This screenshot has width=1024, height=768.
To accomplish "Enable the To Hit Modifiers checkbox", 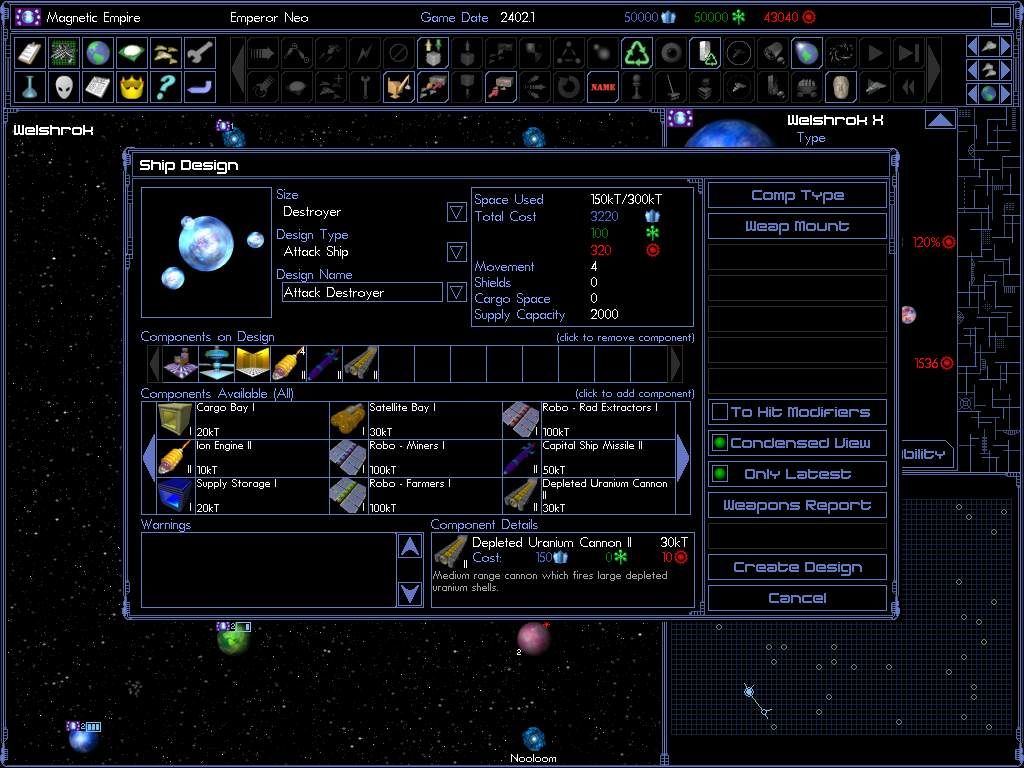I will tap(720, 412).
